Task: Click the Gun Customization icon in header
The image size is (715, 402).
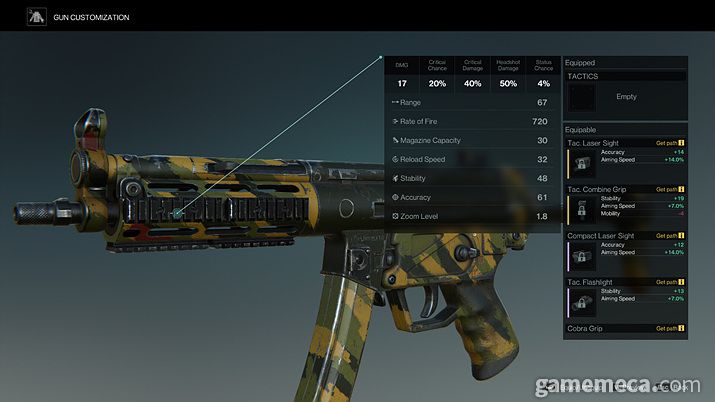Action: pyautogui.click(x=37, y=17)
